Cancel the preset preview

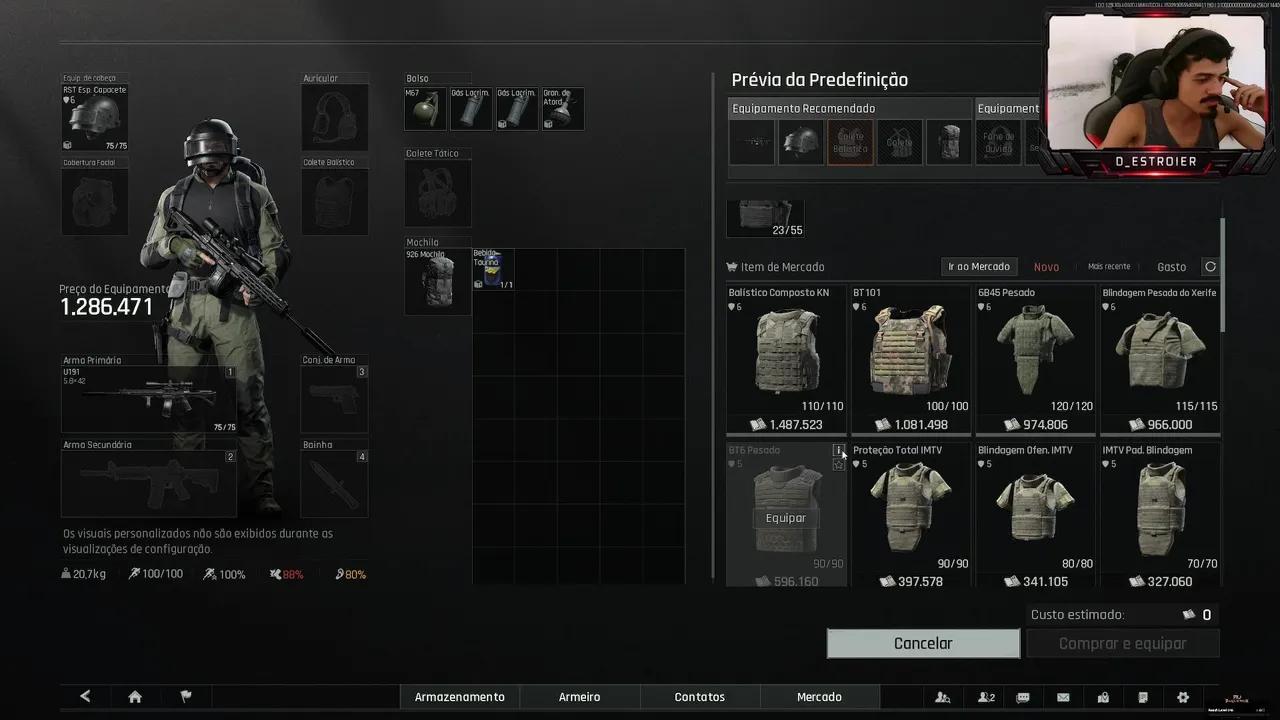point(923,644)
